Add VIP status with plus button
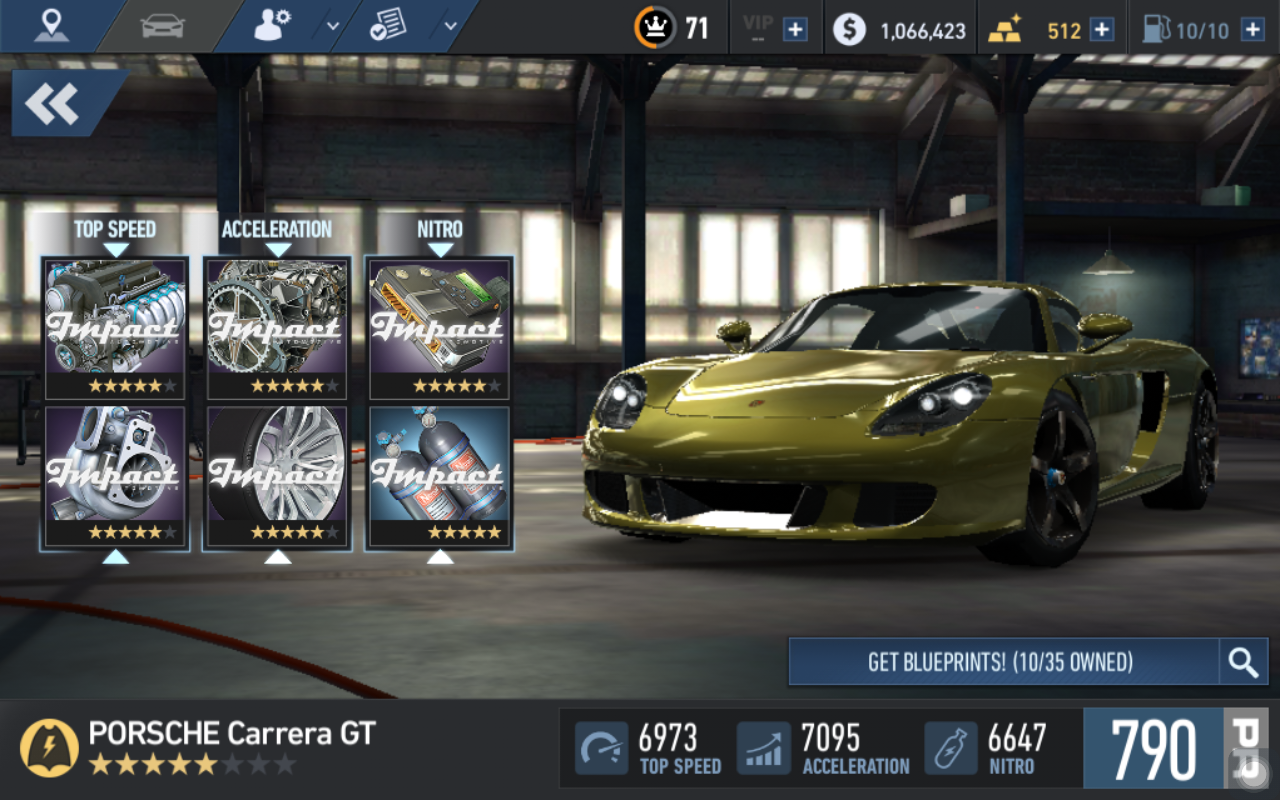The image size is (1280, 800). pos(795,29)
